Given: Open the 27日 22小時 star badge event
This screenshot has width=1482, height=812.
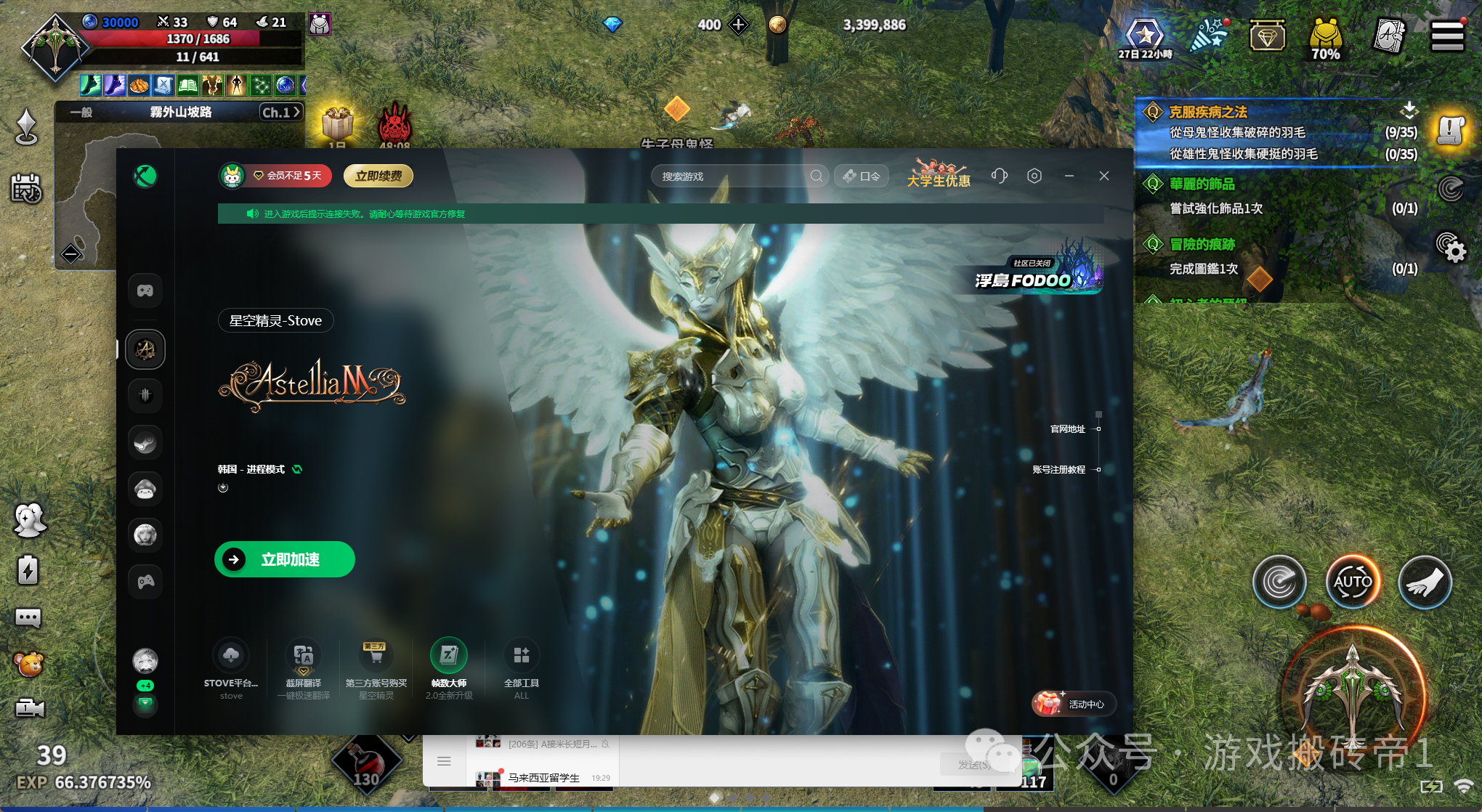Looking at the screenshot, I should click(x=1145, y=36).
